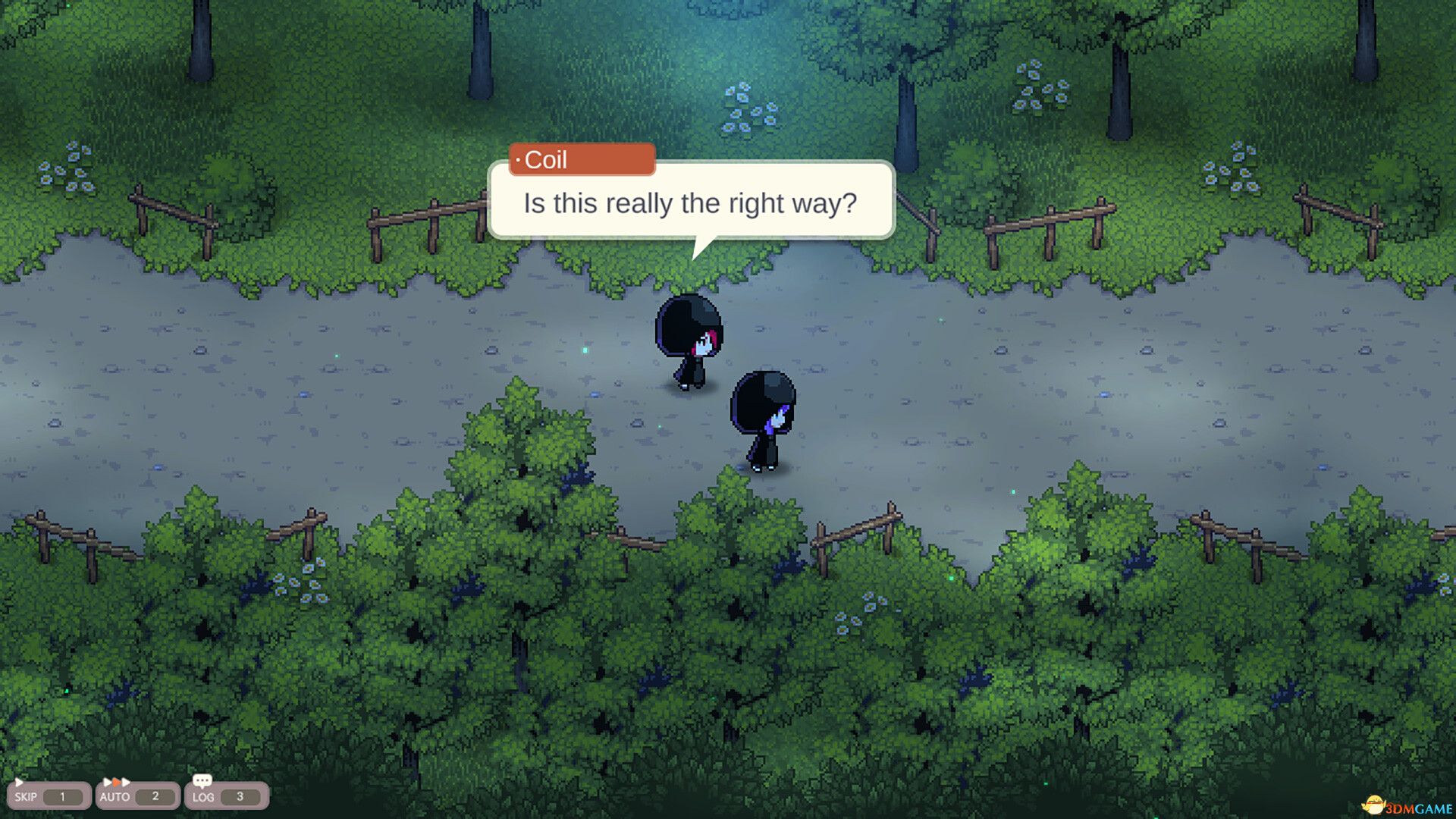This screenshot has width=1456, height=819.
Task: Click the orange name banner above the dialogue
Action: tap(582, 159)
